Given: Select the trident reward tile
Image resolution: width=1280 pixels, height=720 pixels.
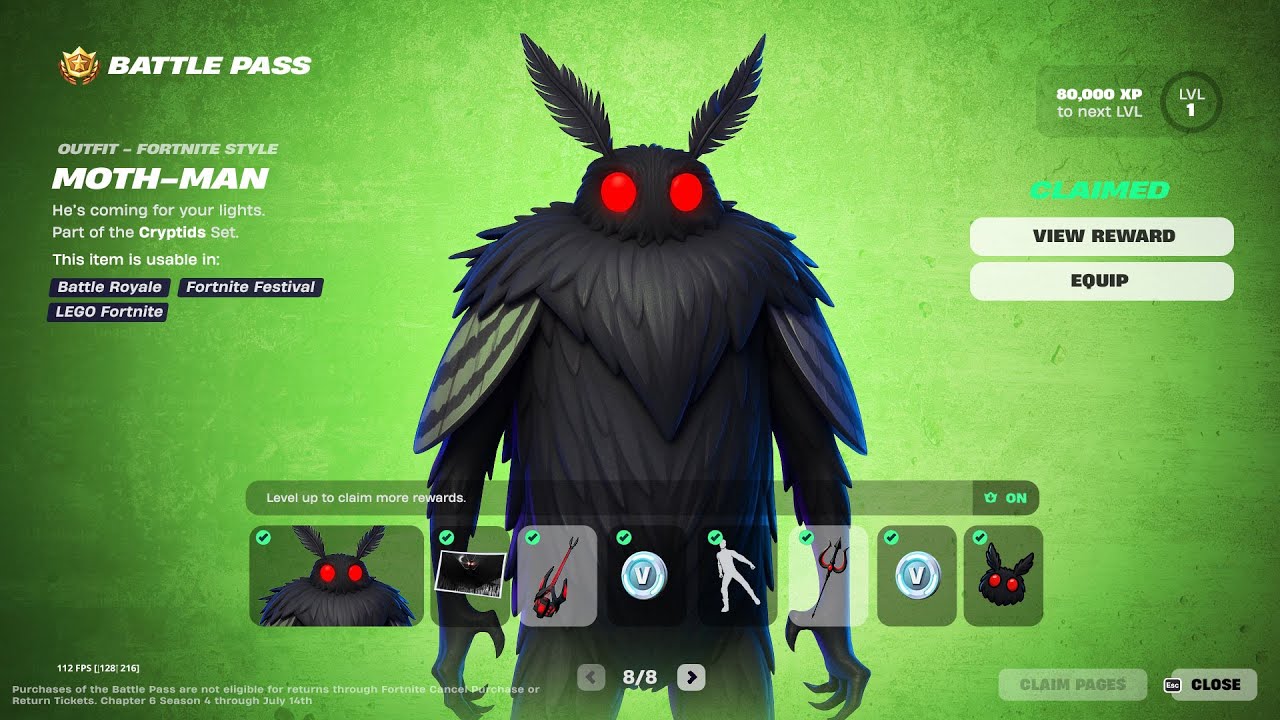Looking at the screenshot, I should [x=828, y=576].
